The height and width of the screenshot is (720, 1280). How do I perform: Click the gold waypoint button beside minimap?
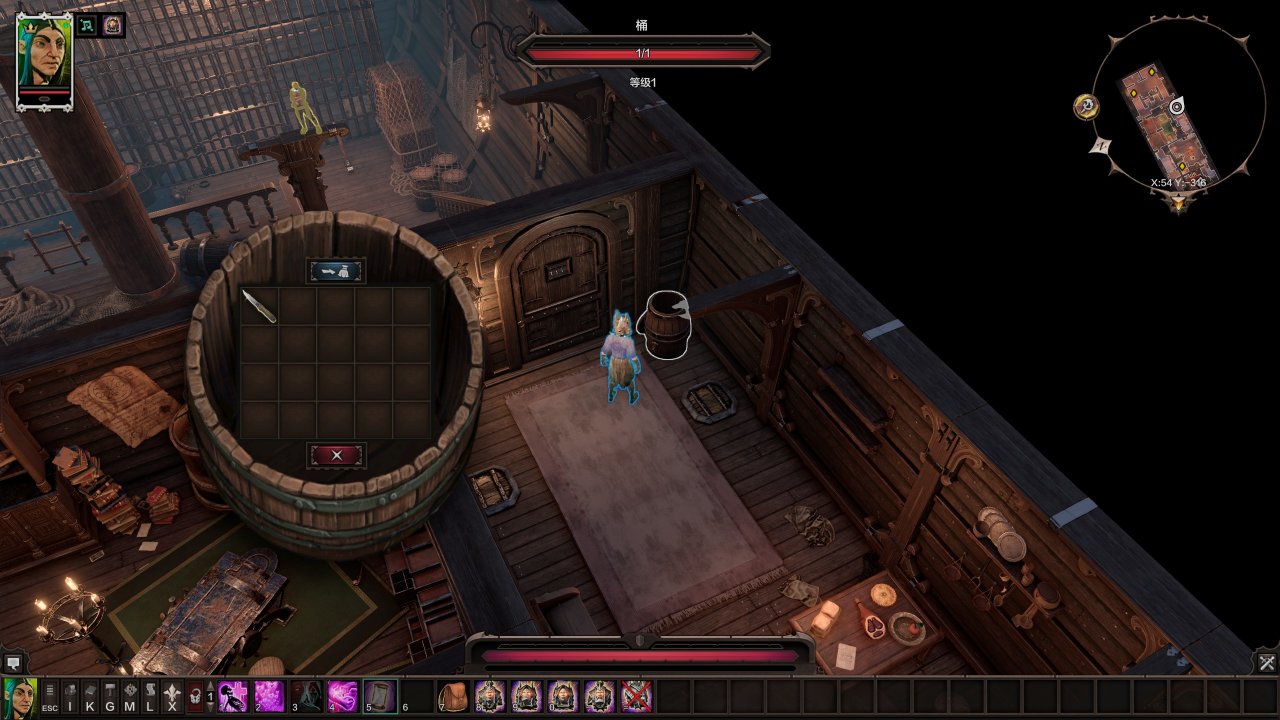point(1086,106)
